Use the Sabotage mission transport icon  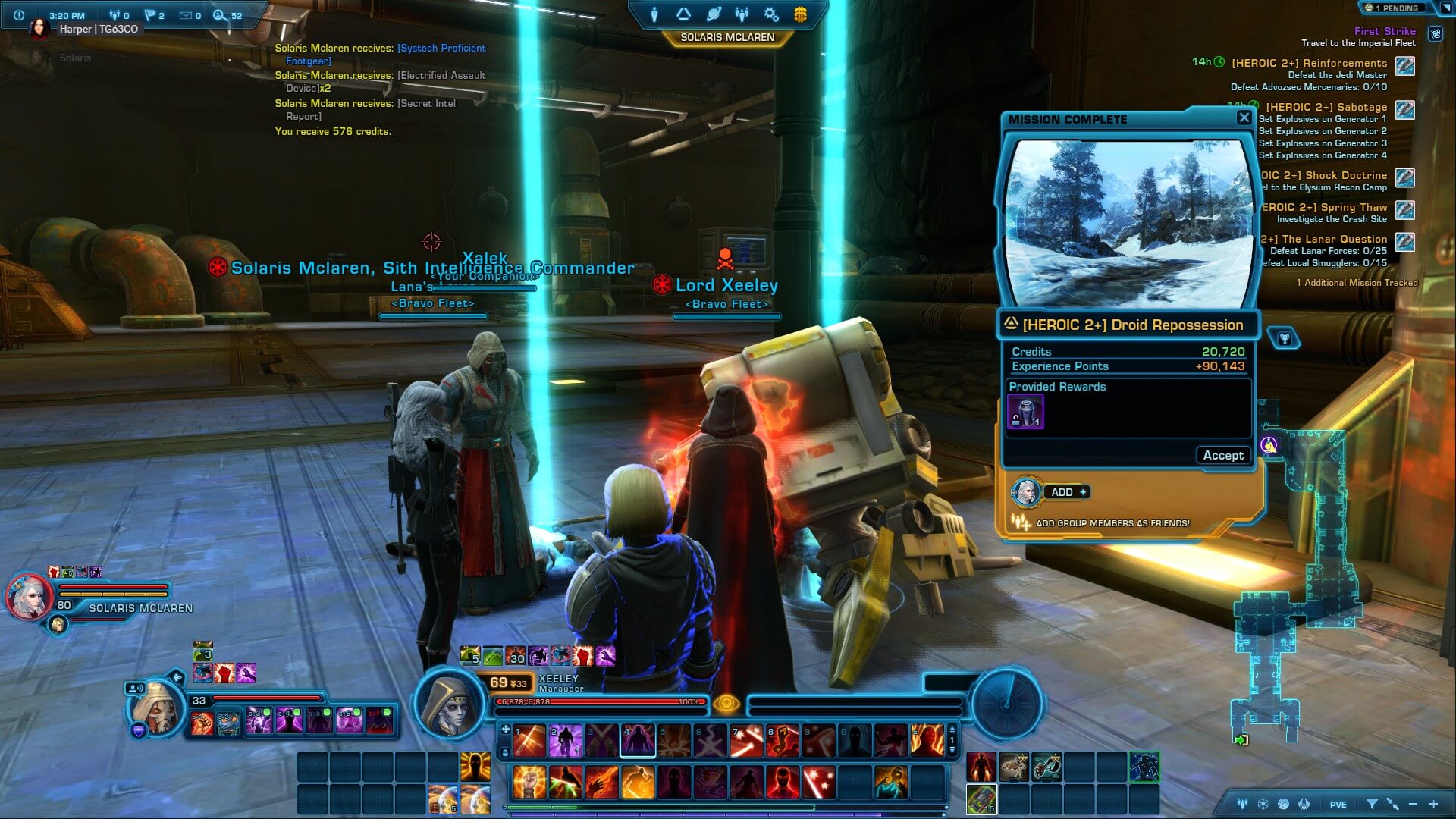[x=1404, y=110]
